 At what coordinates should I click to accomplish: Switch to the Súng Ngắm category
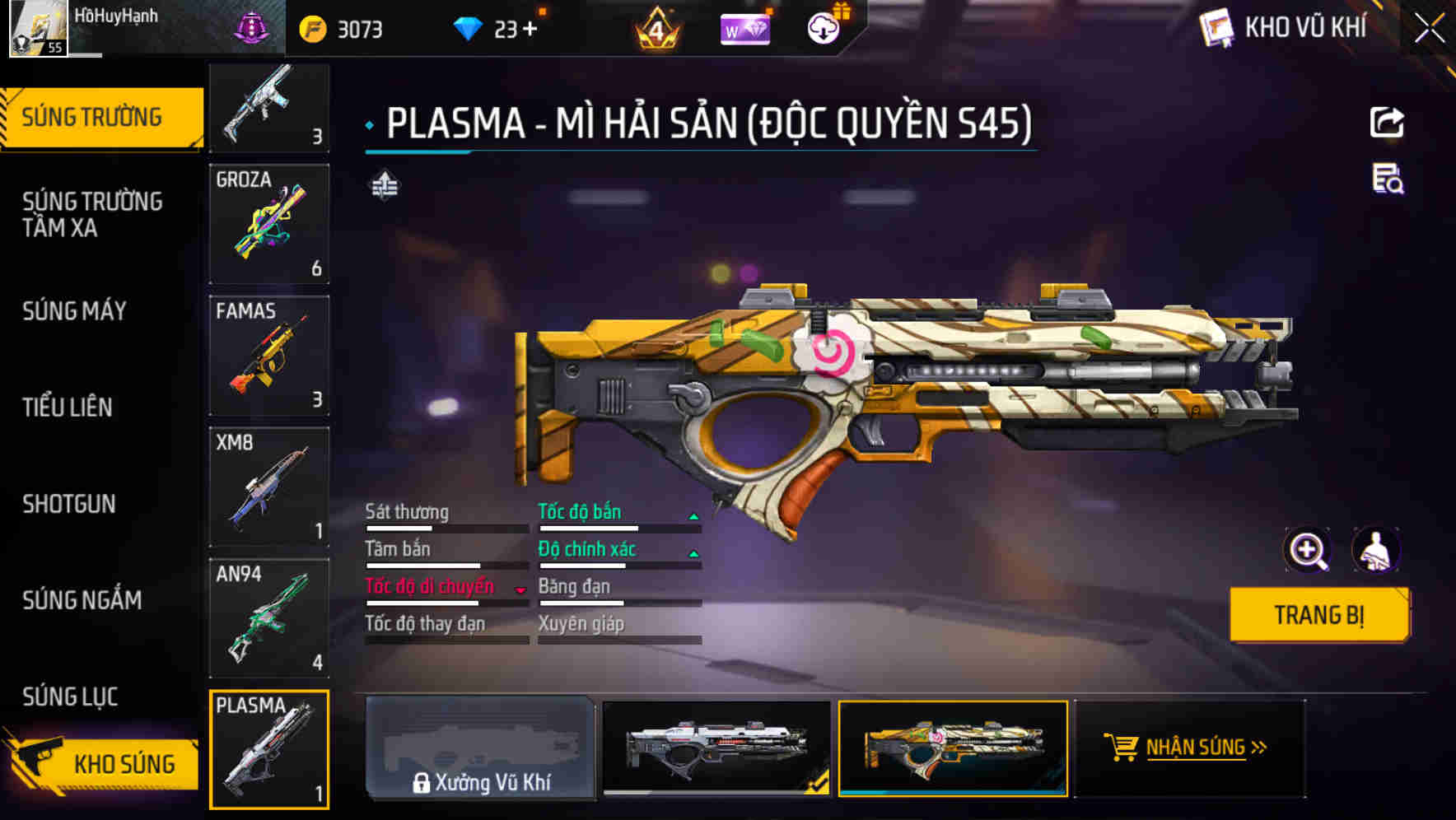(82, 600)
